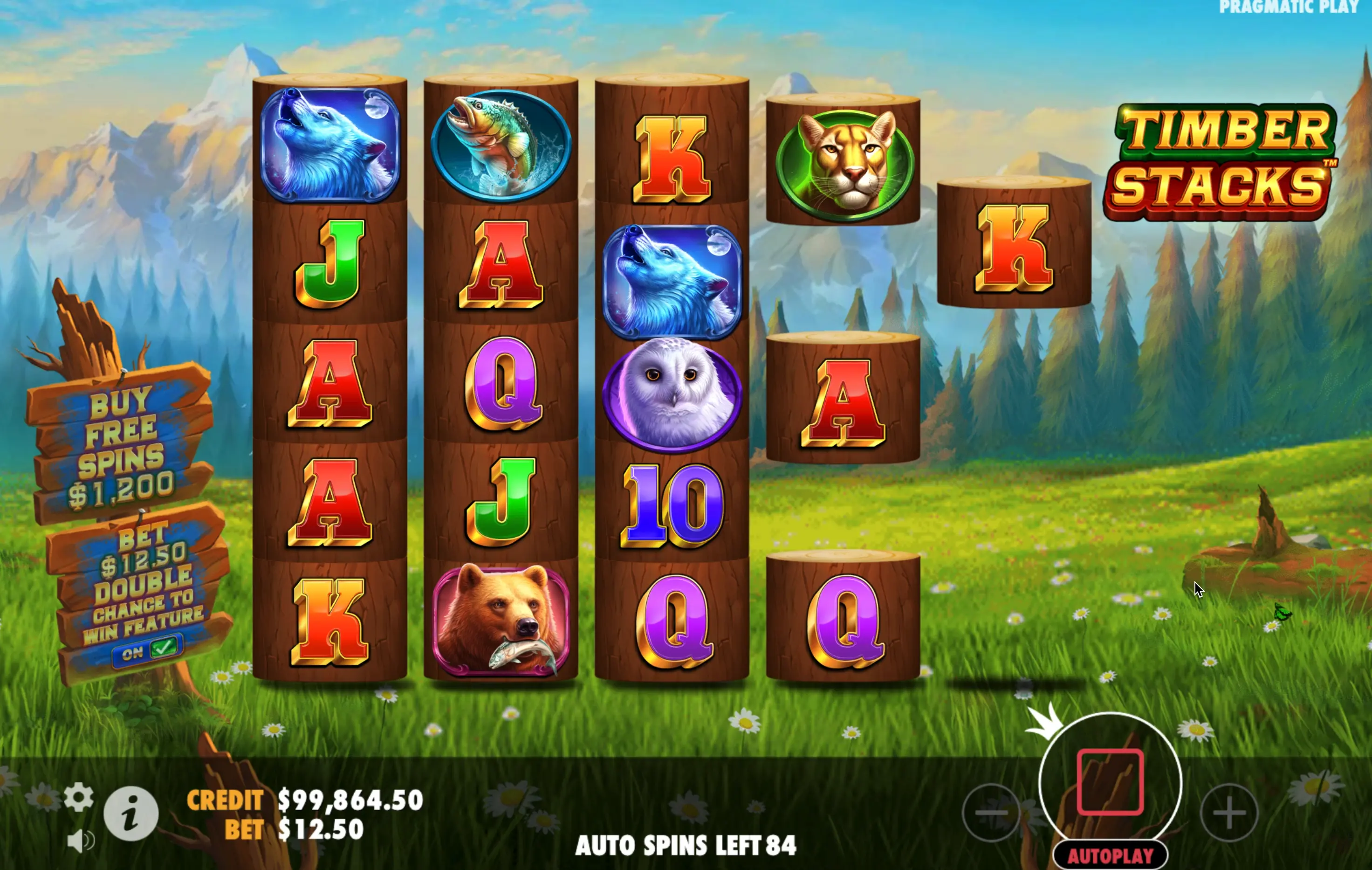Toggle the Double Chance ON checkbox

pos(148,650)
